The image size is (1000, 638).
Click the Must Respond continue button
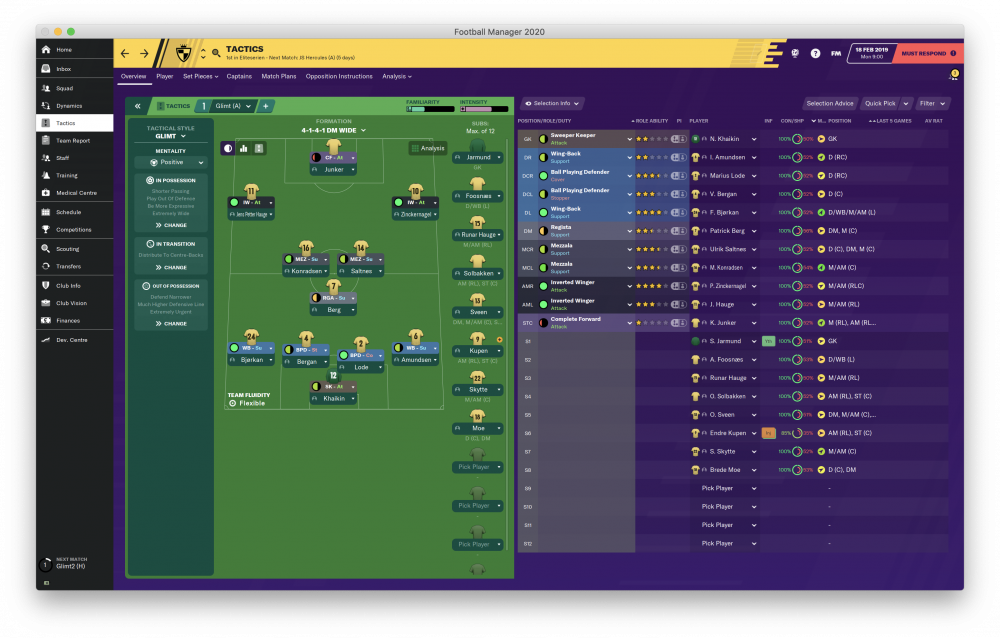(x=927, y=53)
